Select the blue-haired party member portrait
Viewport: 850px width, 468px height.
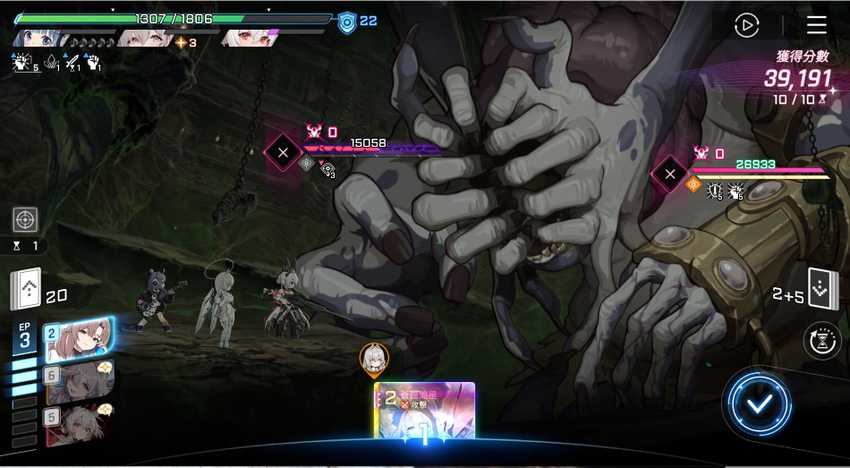[x=39, y=39]
